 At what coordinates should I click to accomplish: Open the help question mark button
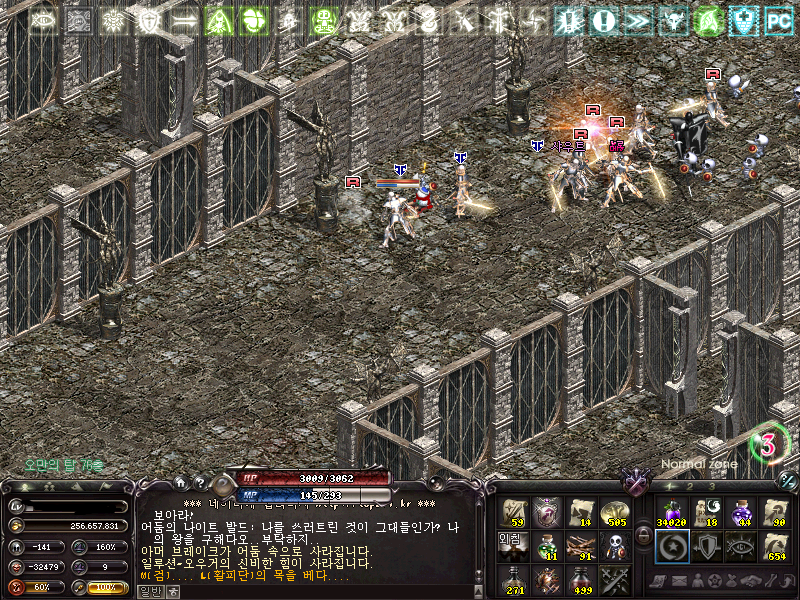(x=200, y=482)
